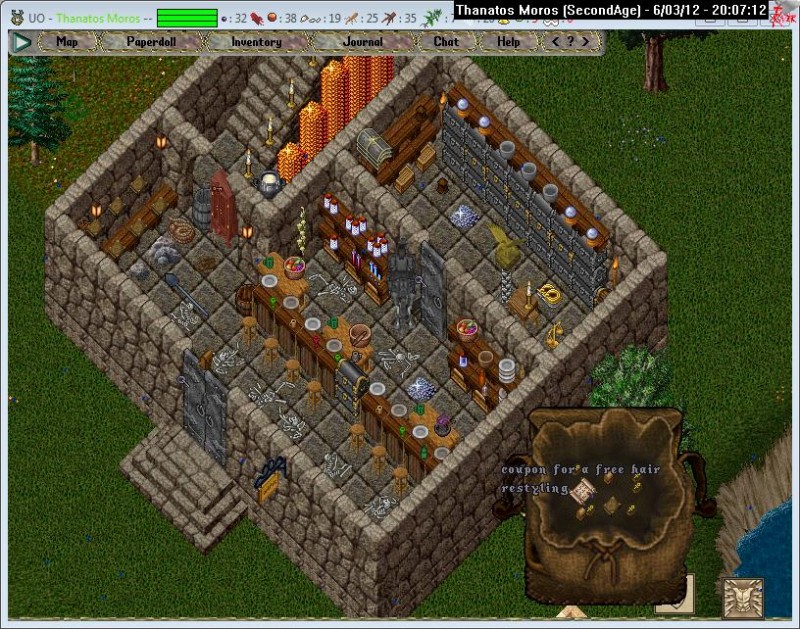Open the Inventory from the menu bar

point(256,42)
